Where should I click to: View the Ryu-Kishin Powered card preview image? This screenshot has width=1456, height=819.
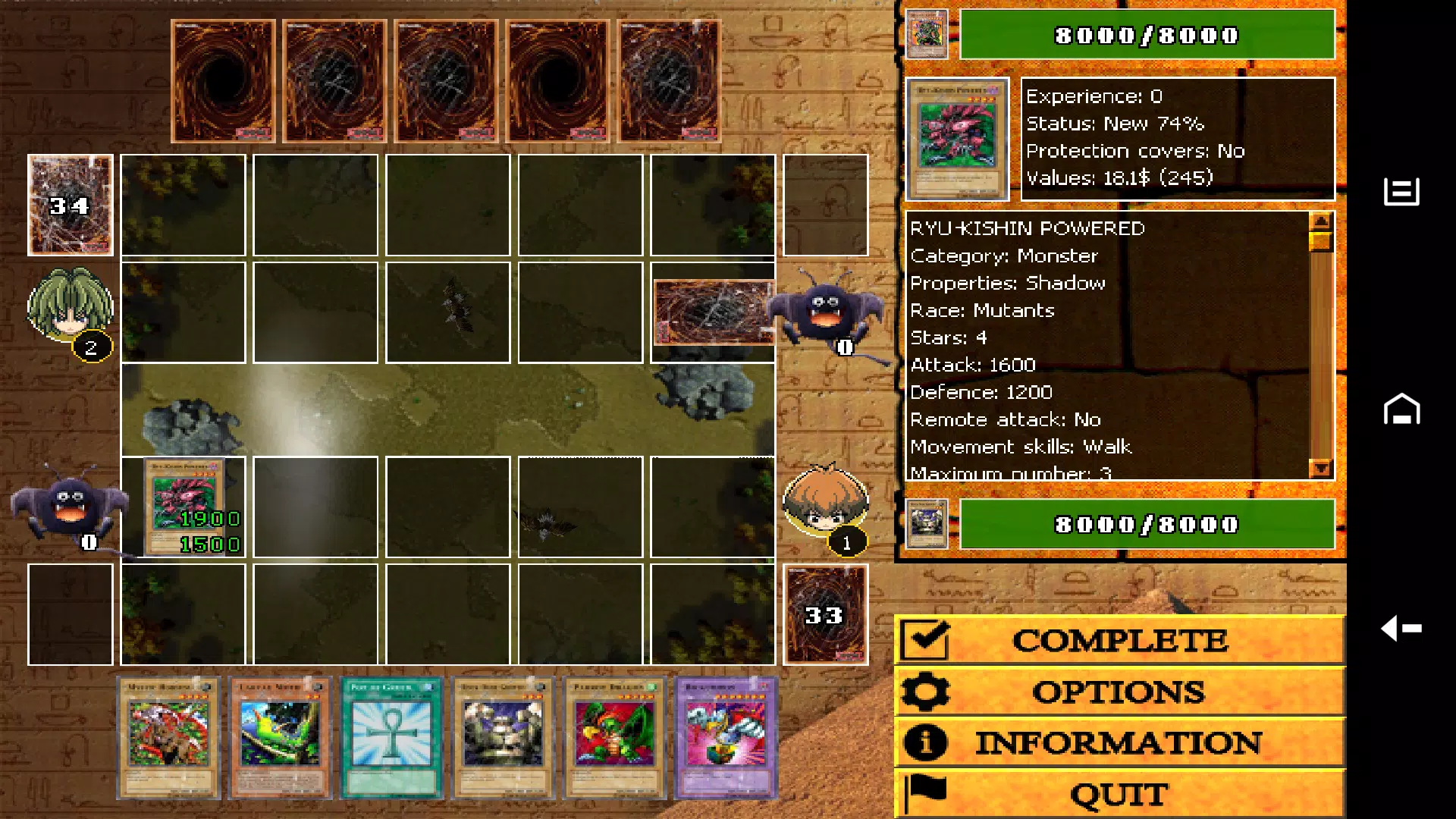pos(957,139)
